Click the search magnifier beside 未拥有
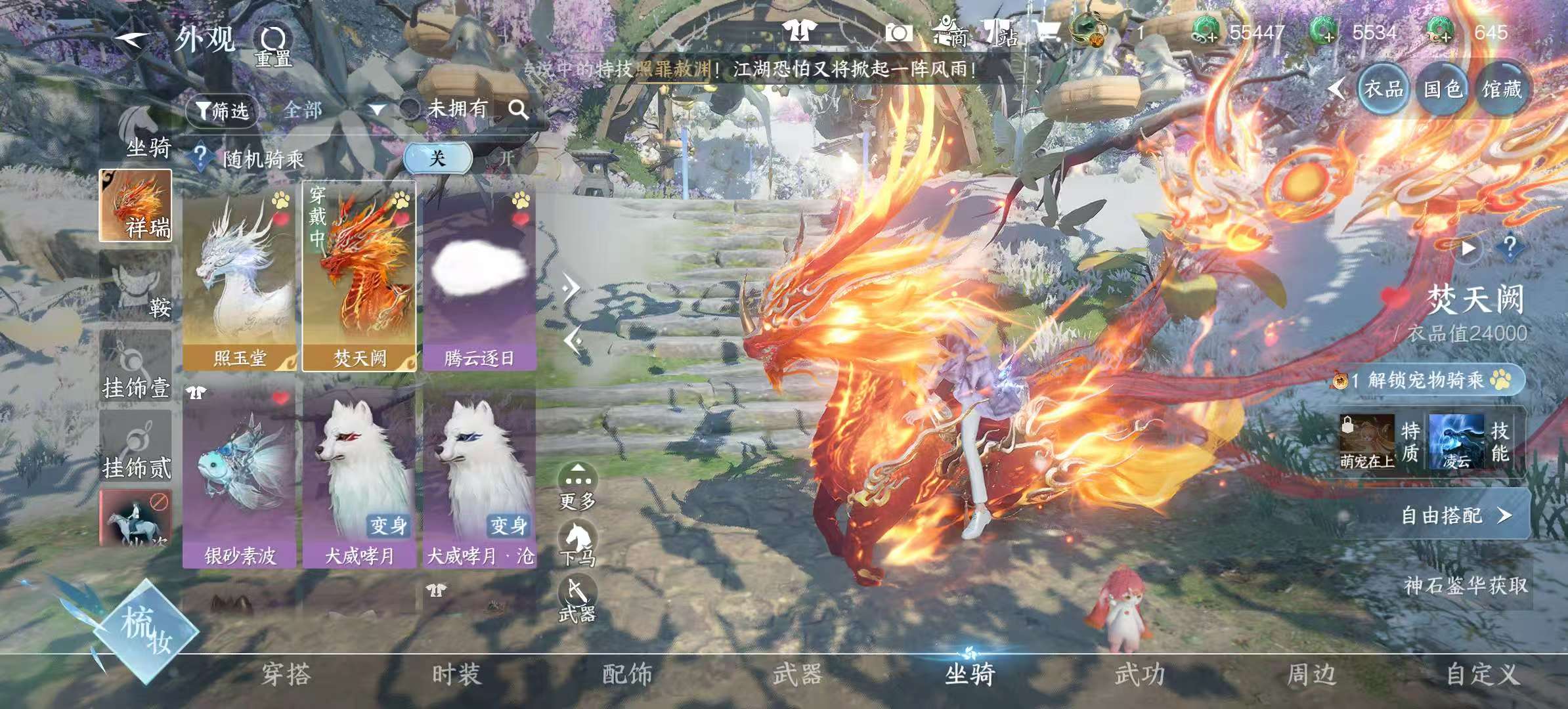This screenshot has height=709, width=1568. pyautogui.click(x=519, y=108)
